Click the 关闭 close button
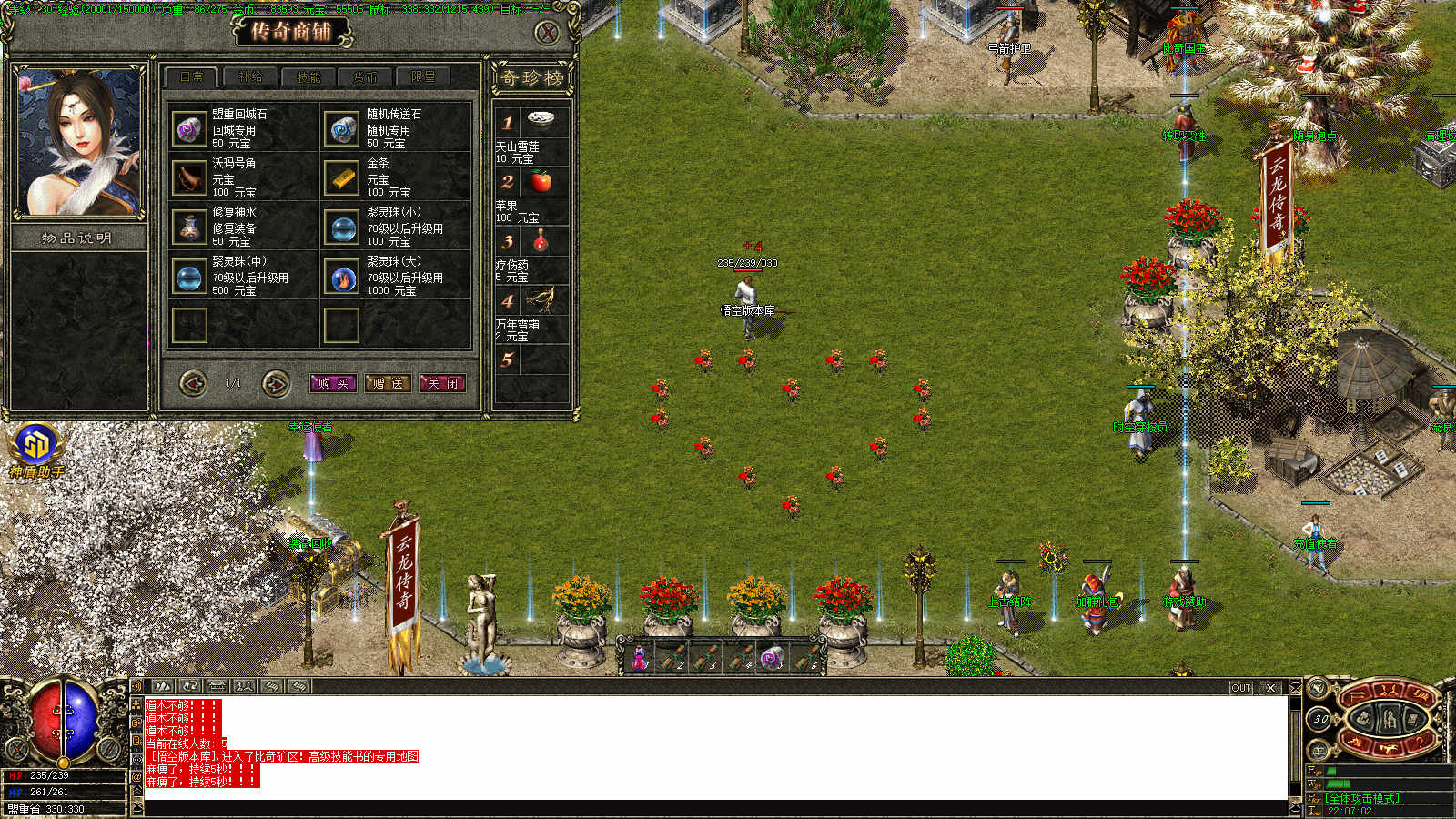This screenshot has width=1456, height=819. click(x=442, y=383)
